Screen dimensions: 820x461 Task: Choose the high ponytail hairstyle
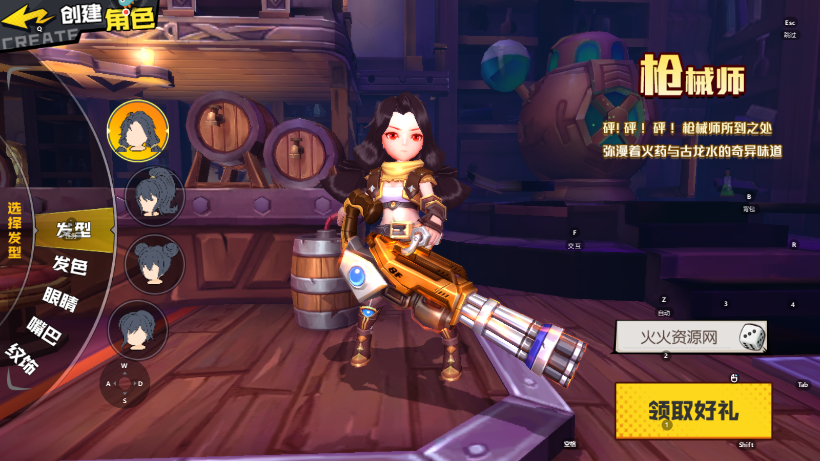(154, 196)
